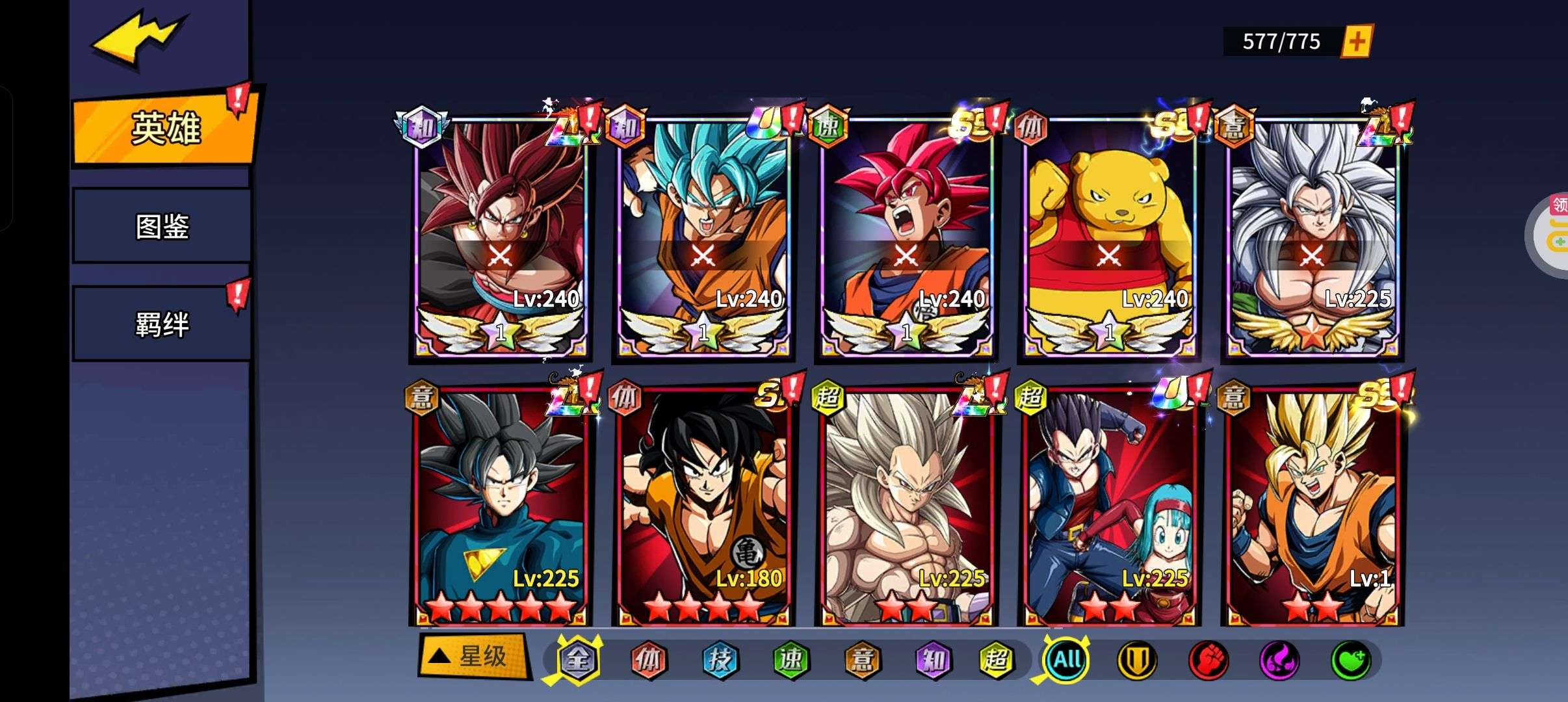Filter by green heart healer role
1568x702 pixels.
pos(1351,660)
